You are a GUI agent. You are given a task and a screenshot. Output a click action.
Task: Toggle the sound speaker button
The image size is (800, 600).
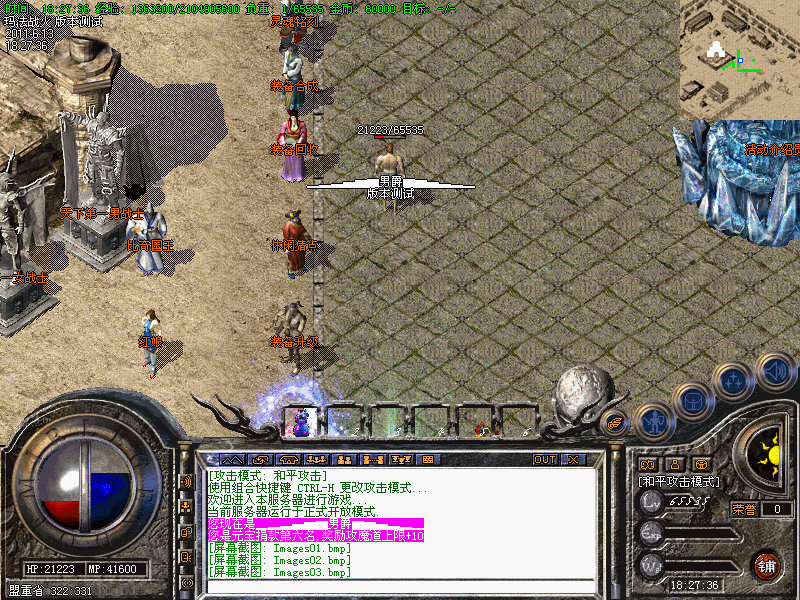click(x=774, y=370)
